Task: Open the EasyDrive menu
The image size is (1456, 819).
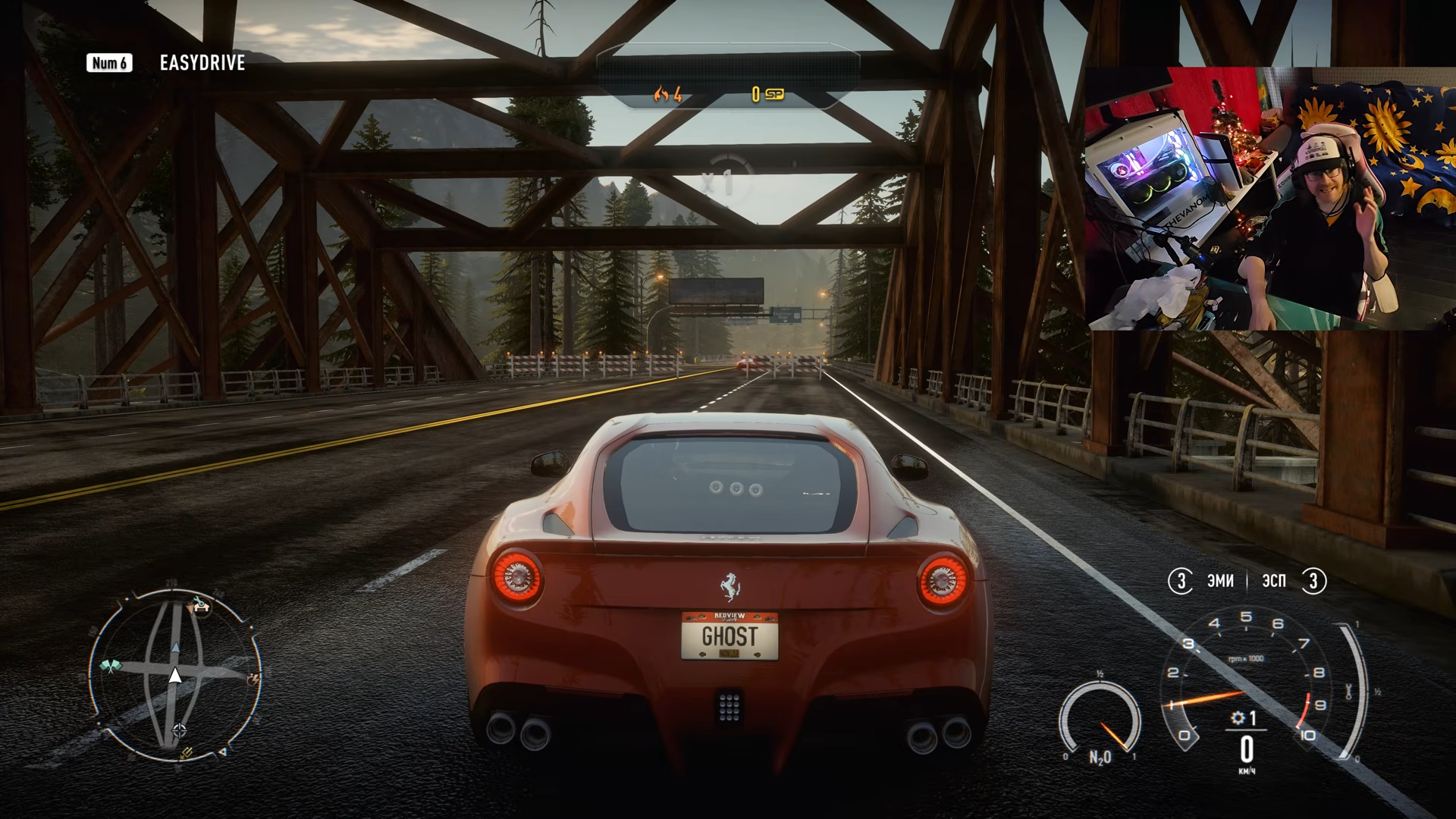Action: pyautogui.click(x=202, y=63)
